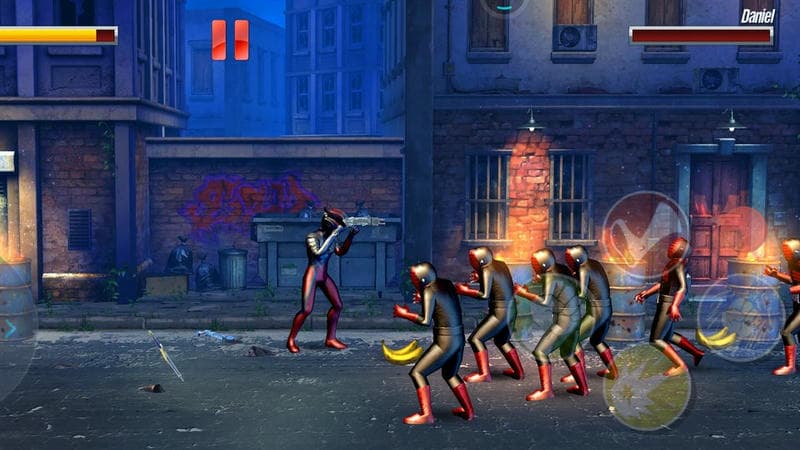Trigger the yellow starburst special attack button
Screen dimensions: 800x450
coord(646,387)
